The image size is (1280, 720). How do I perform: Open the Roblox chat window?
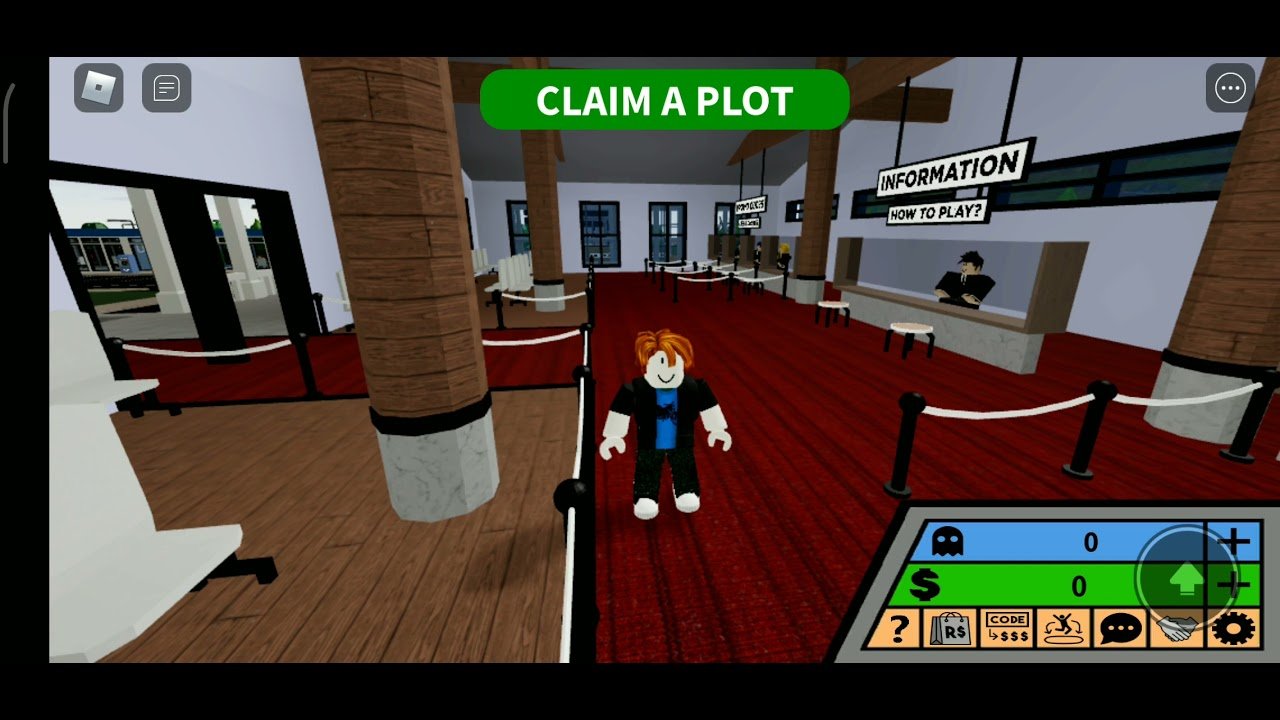tap(166, 88)
